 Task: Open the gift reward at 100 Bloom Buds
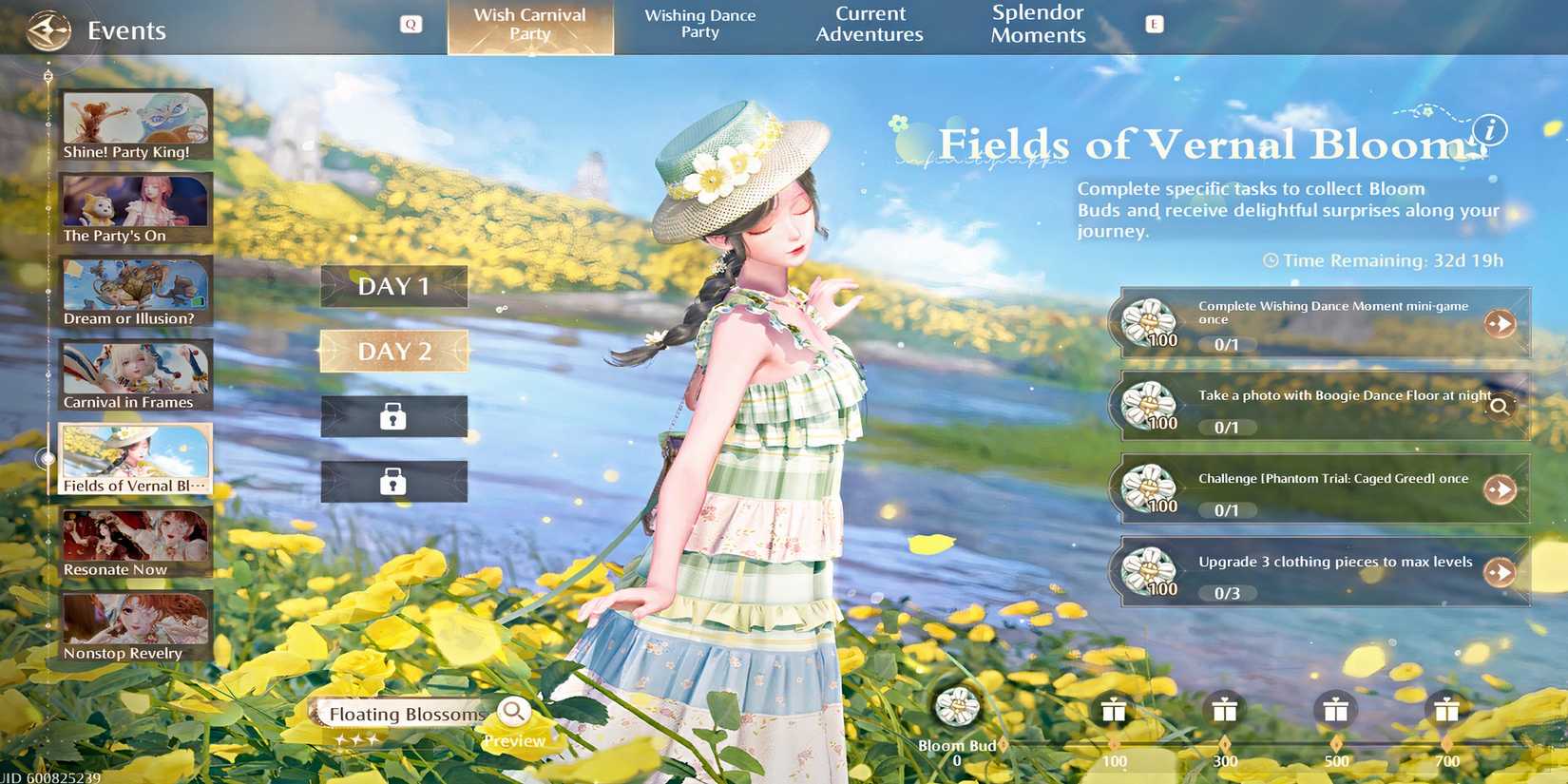tap(1112, 710)
